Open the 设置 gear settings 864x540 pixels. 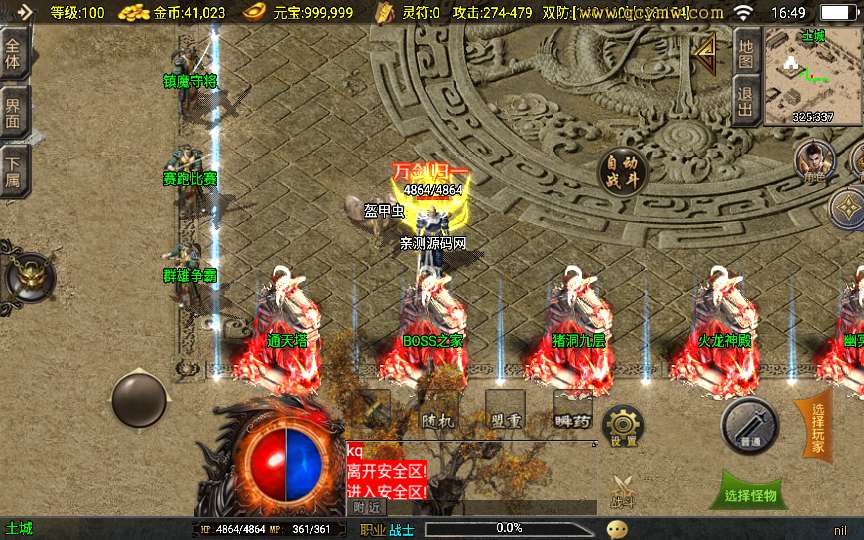click(x=623, y=426)
